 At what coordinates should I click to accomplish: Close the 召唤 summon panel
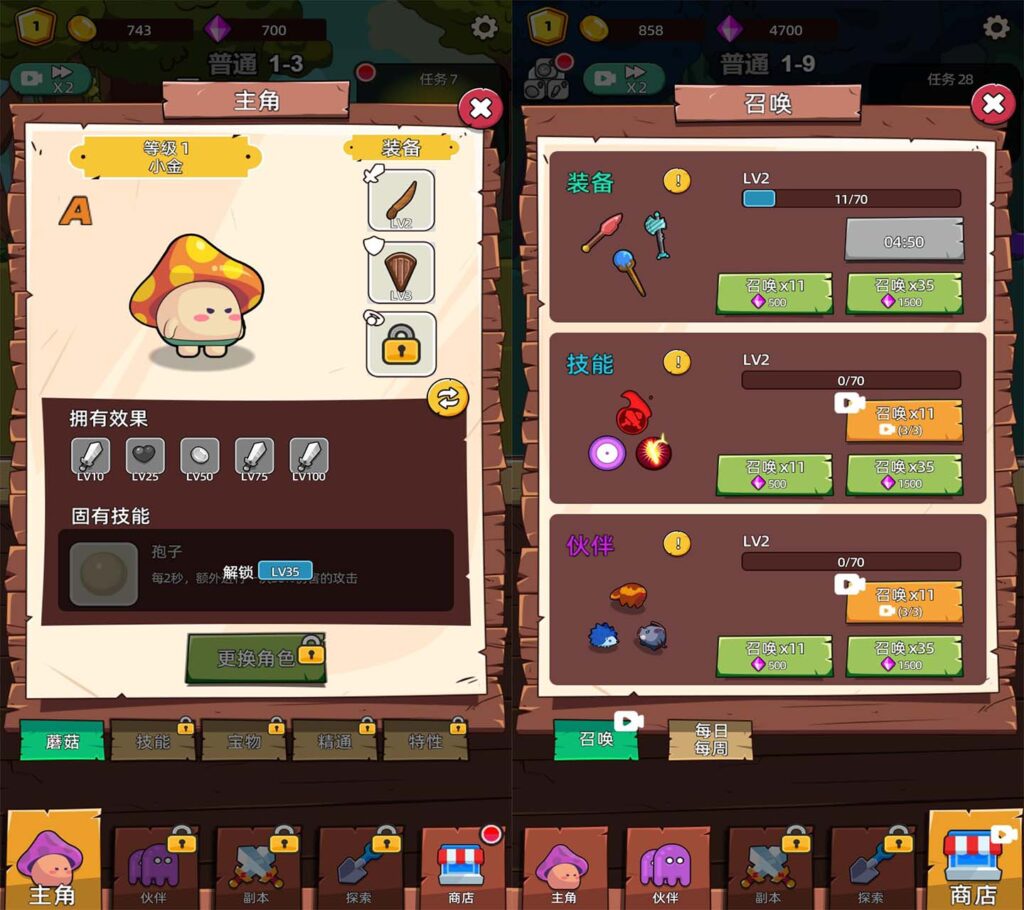click(992, 103)
